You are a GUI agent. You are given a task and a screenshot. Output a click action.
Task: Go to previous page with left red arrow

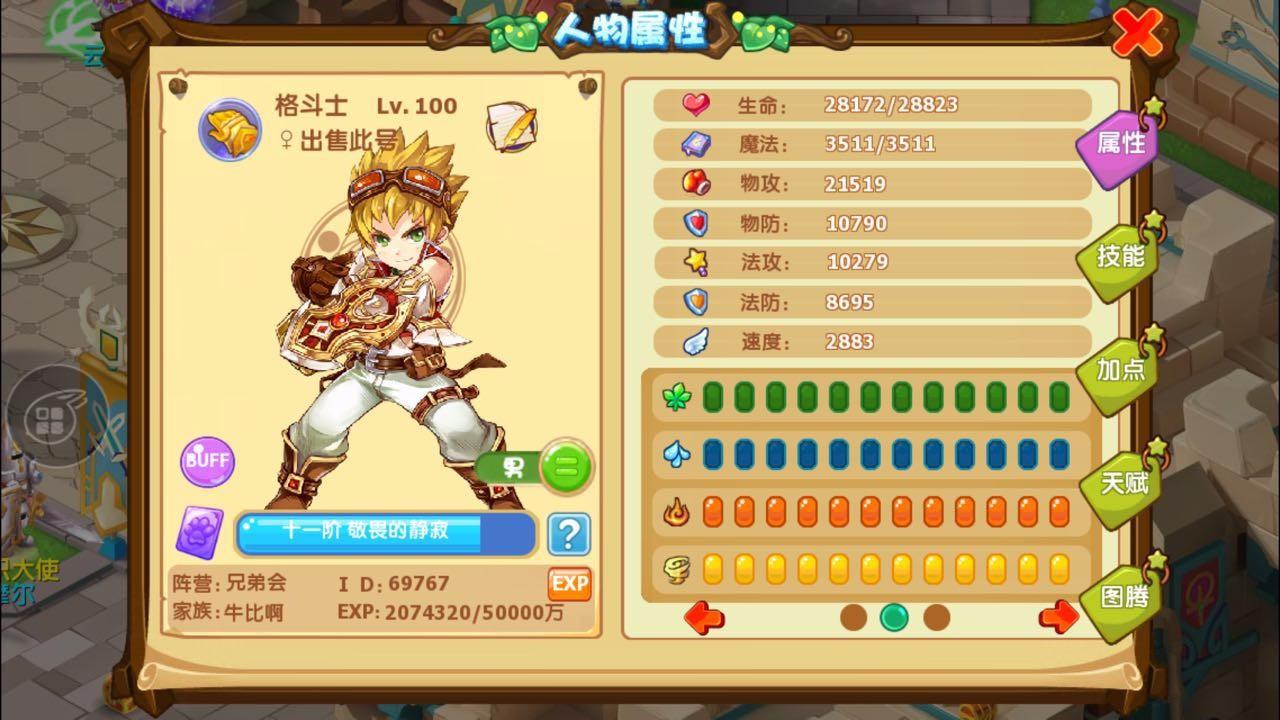click(704, 617)
